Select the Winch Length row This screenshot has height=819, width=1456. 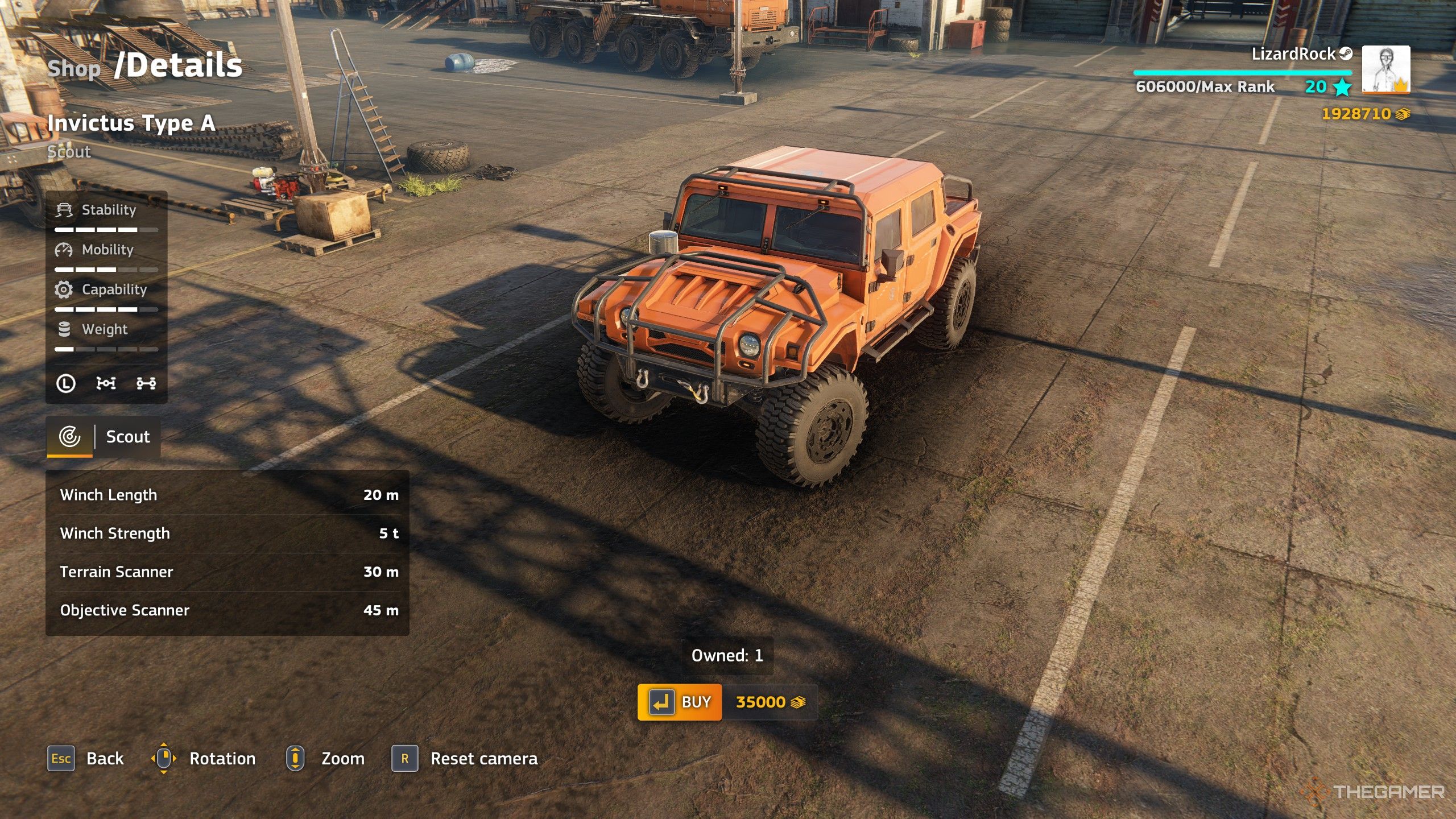(x=227, y=495)
